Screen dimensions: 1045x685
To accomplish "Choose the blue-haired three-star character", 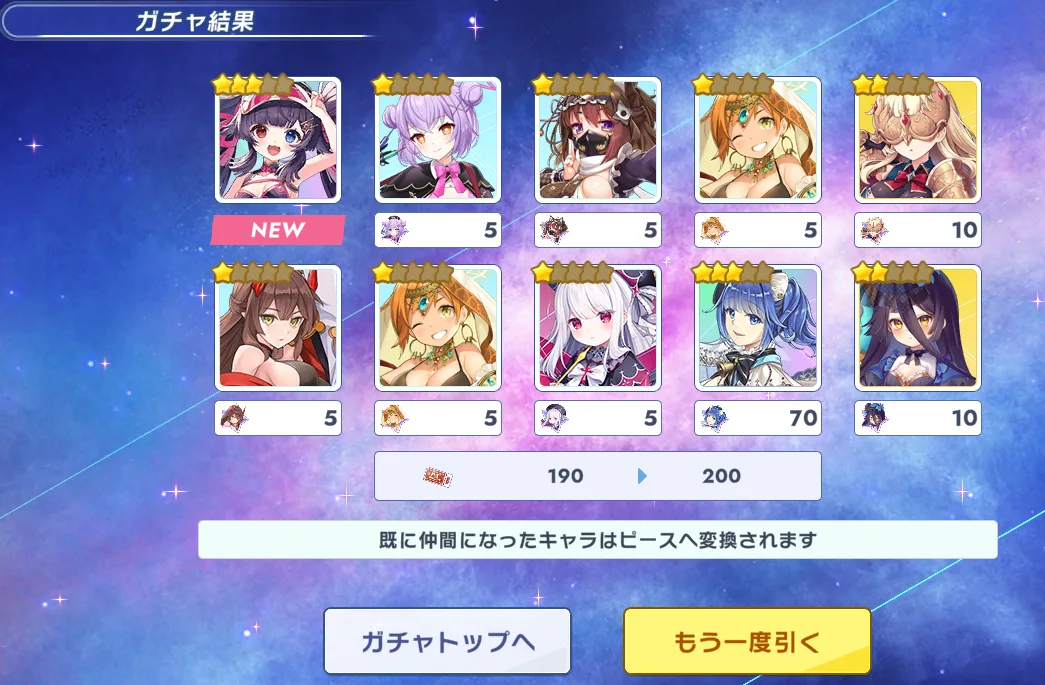I will pos(758,328).
